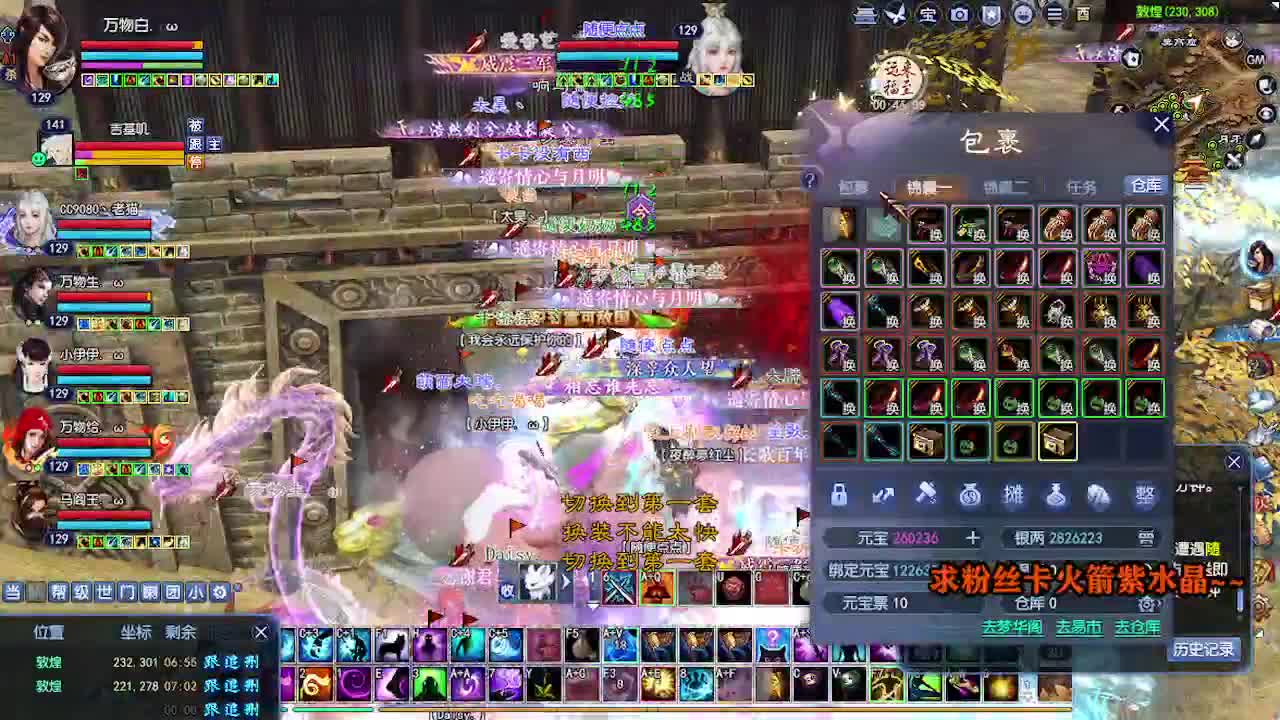
Task: Click the plus stepper next to 元宝 260236
Action: coord(971,538)
